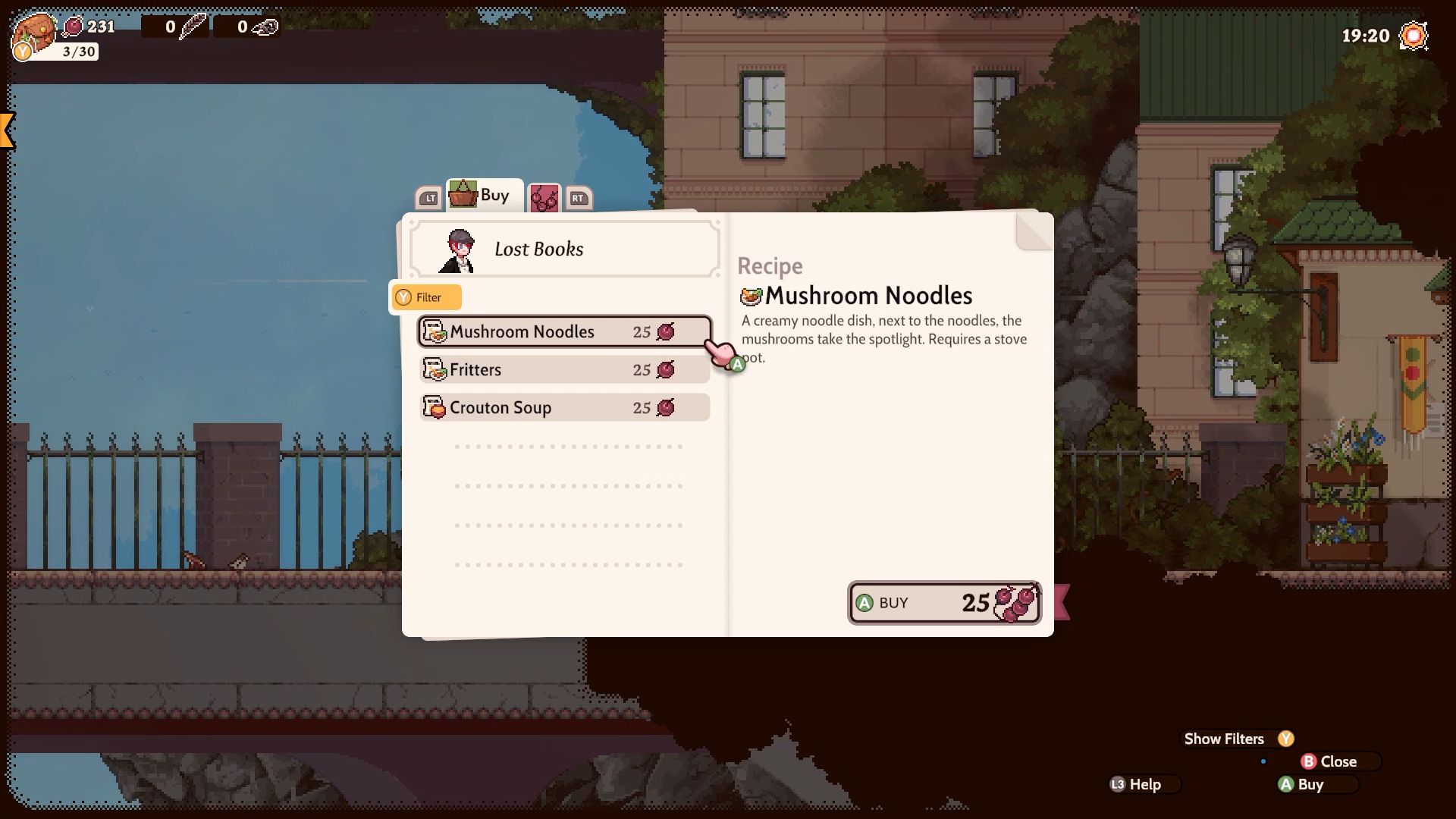Open the Help prompt
Screen dimensions: 1456x819
1144,784
